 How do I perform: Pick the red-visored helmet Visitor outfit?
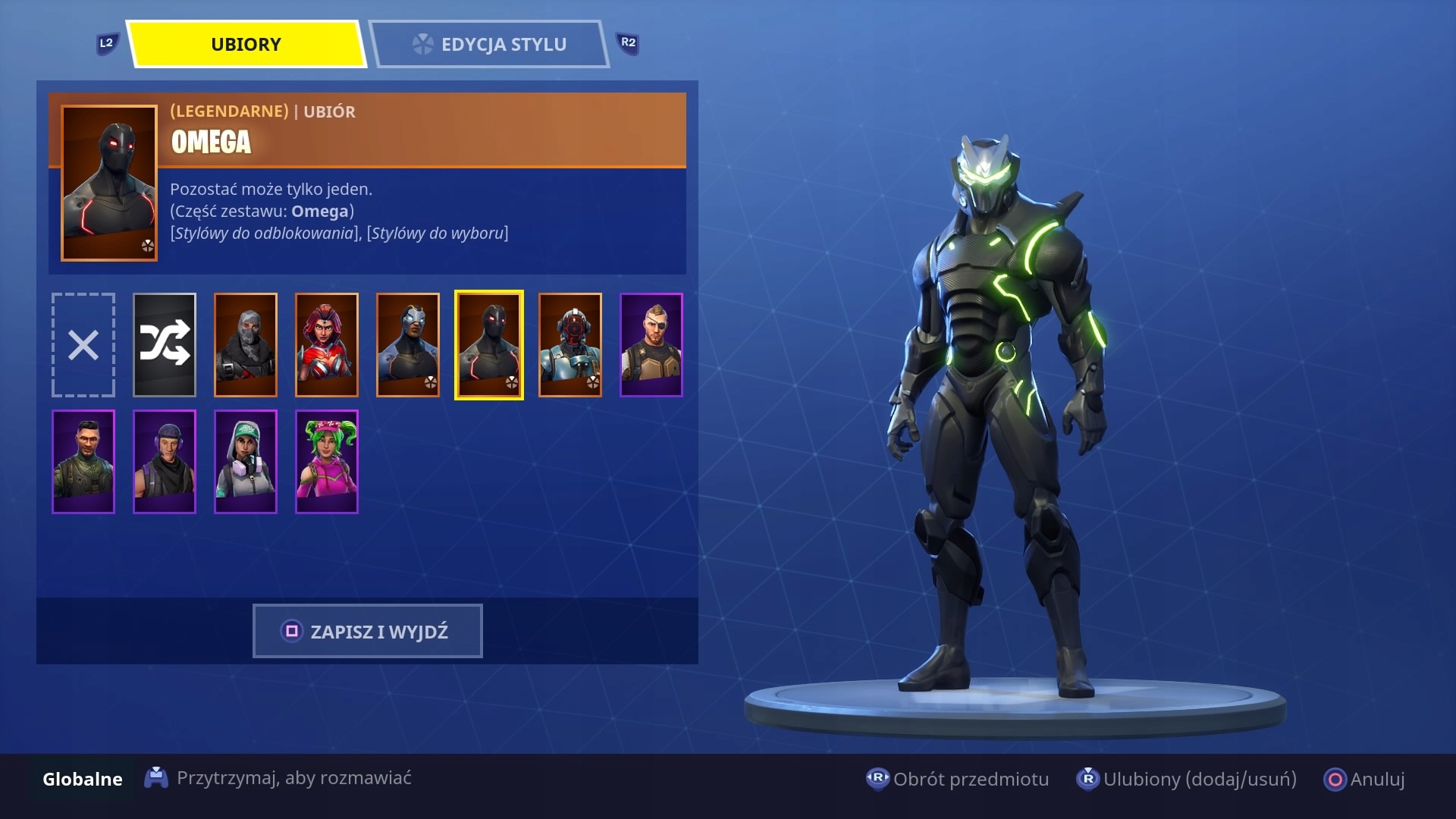570,345
